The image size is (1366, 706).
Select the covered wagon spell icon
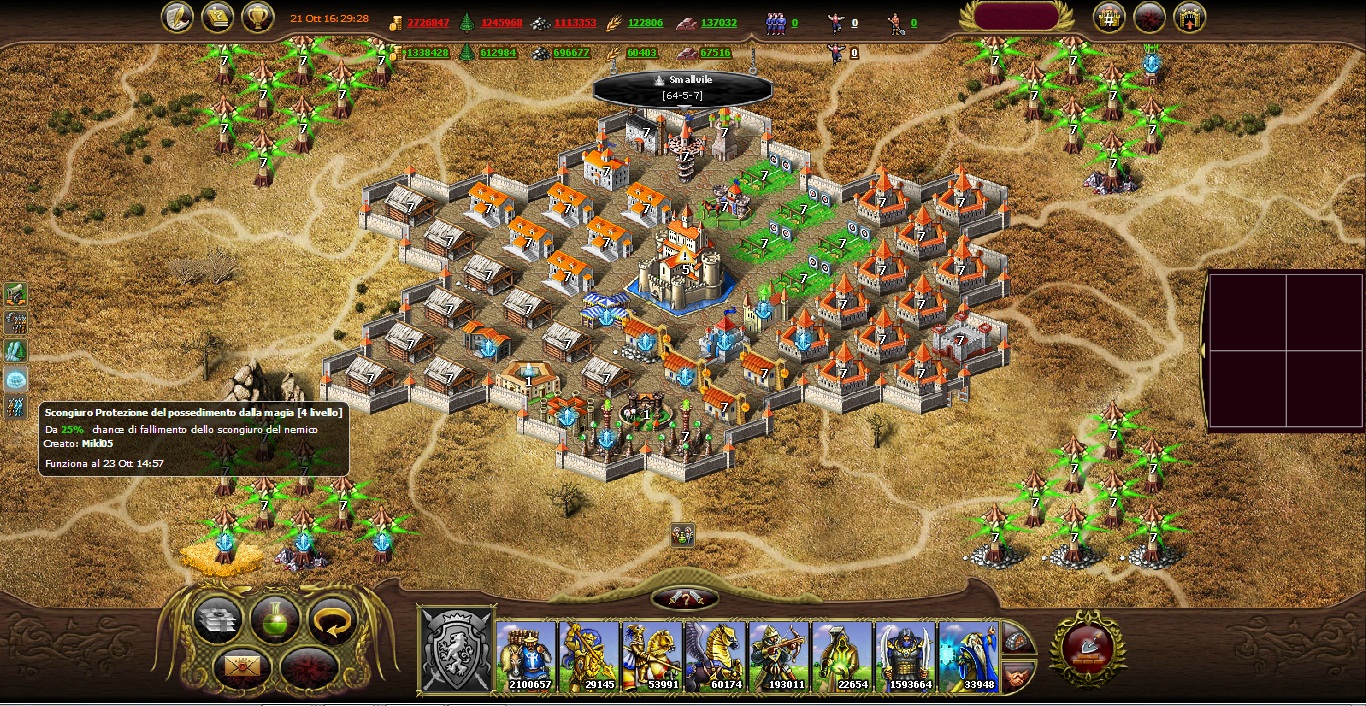click(x=16, y=294)
